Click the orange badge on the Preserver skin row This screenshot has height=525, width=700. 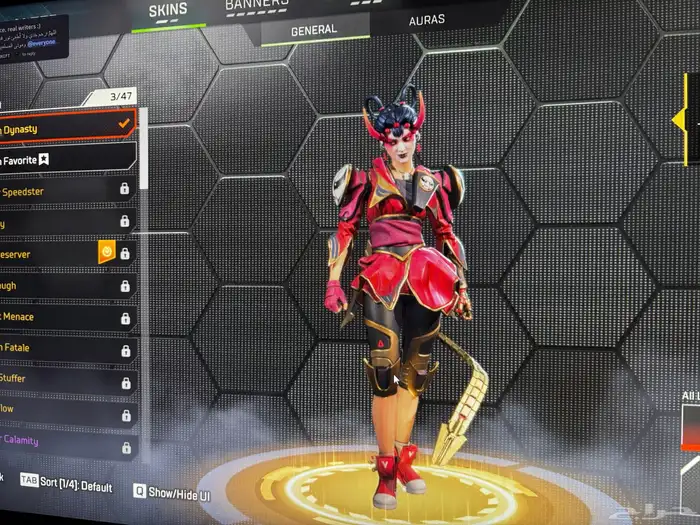click(106, 253)
